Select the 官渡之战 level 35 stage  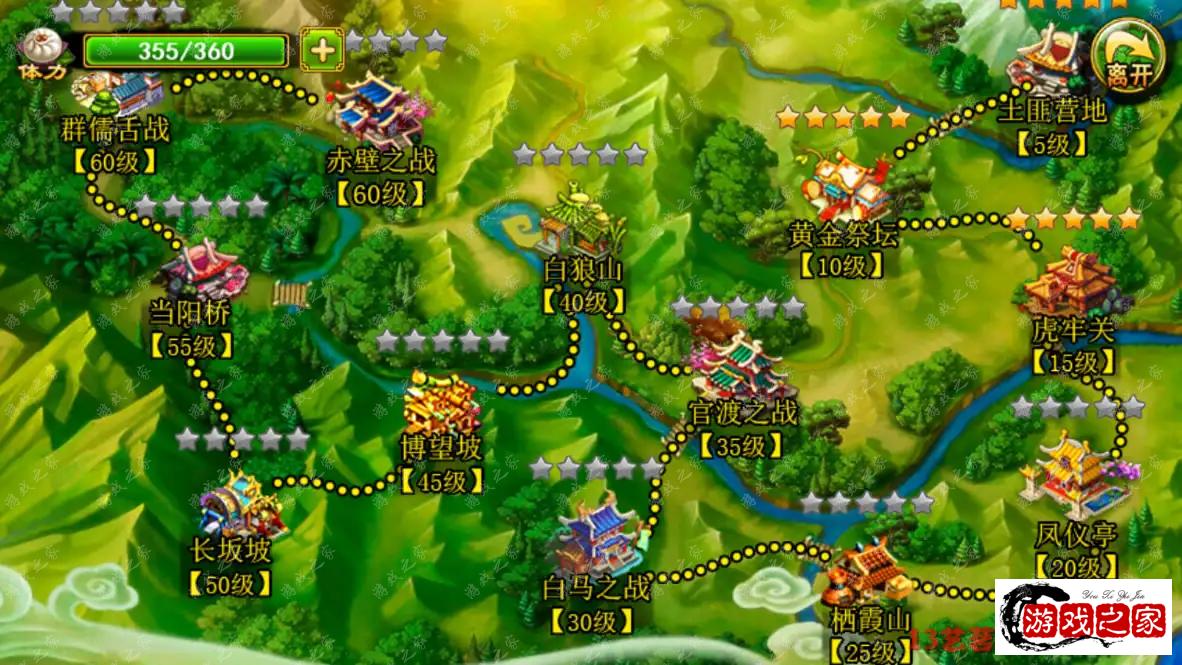tap(742, 367)
